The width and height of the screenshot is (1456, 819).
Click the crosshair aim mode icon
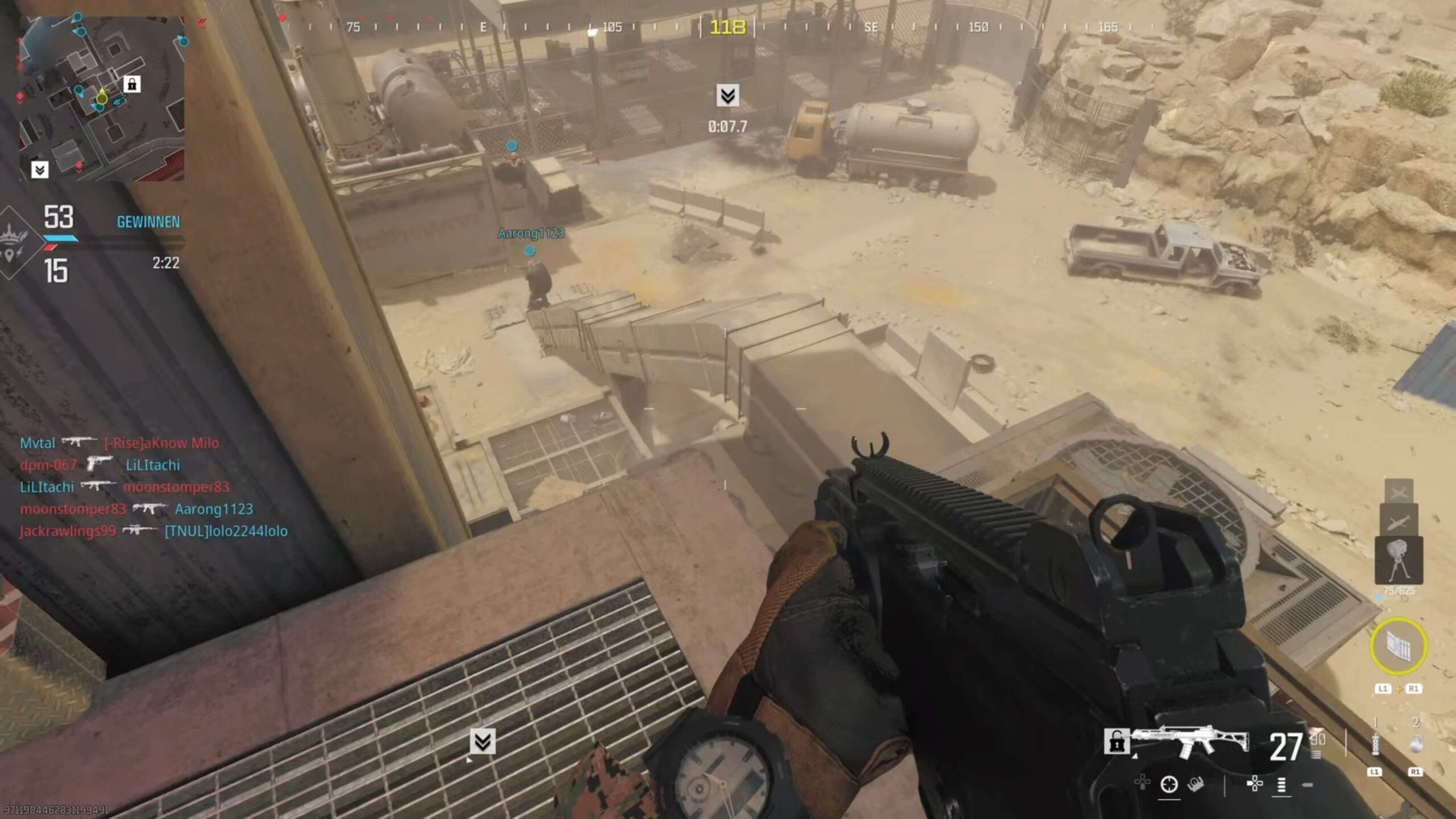pyautogui.click(x=1169, y=785)
